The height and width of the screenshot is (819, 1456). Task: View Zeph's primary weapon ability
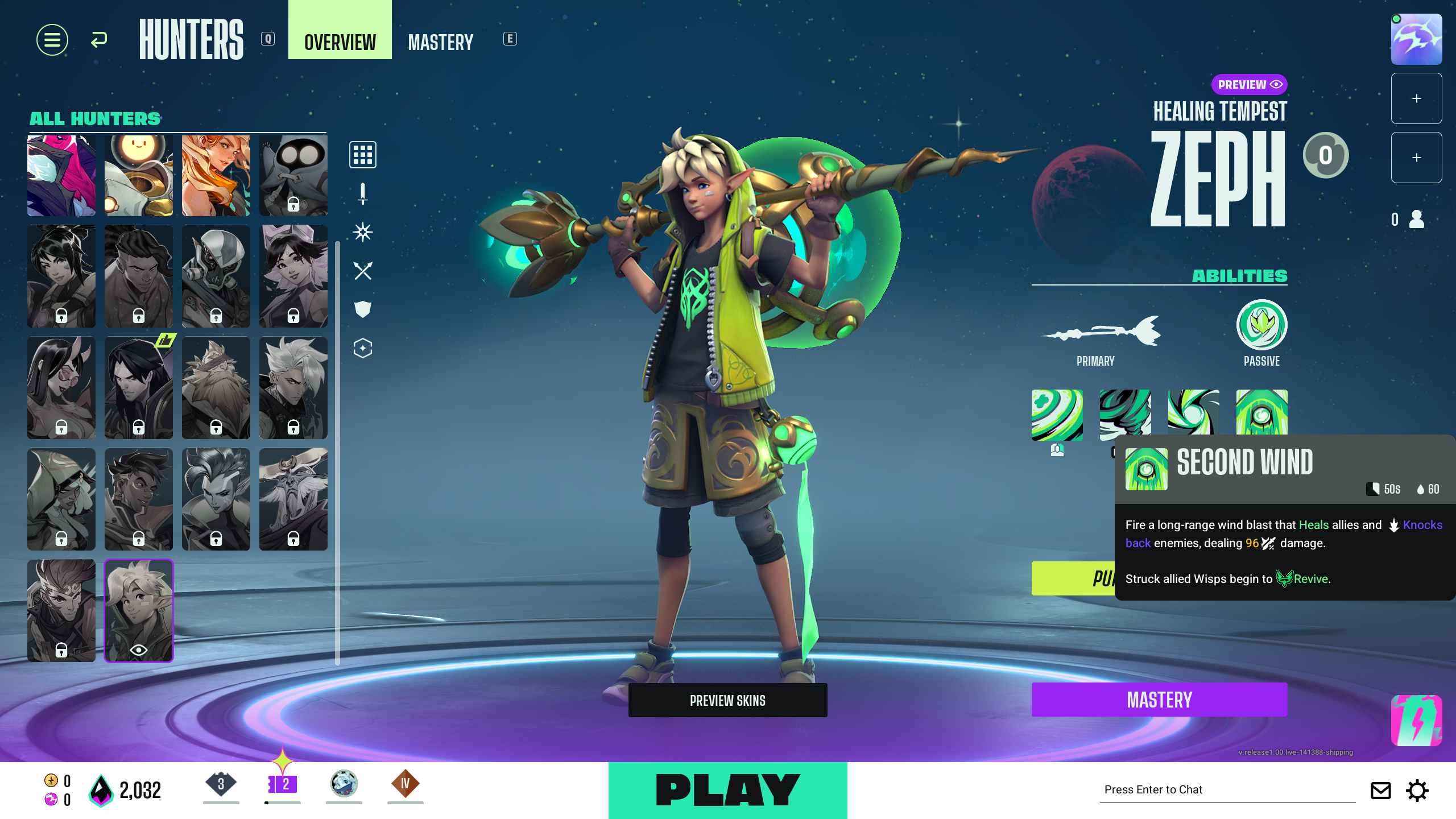pyautogui.click(x=1101, y=331)
